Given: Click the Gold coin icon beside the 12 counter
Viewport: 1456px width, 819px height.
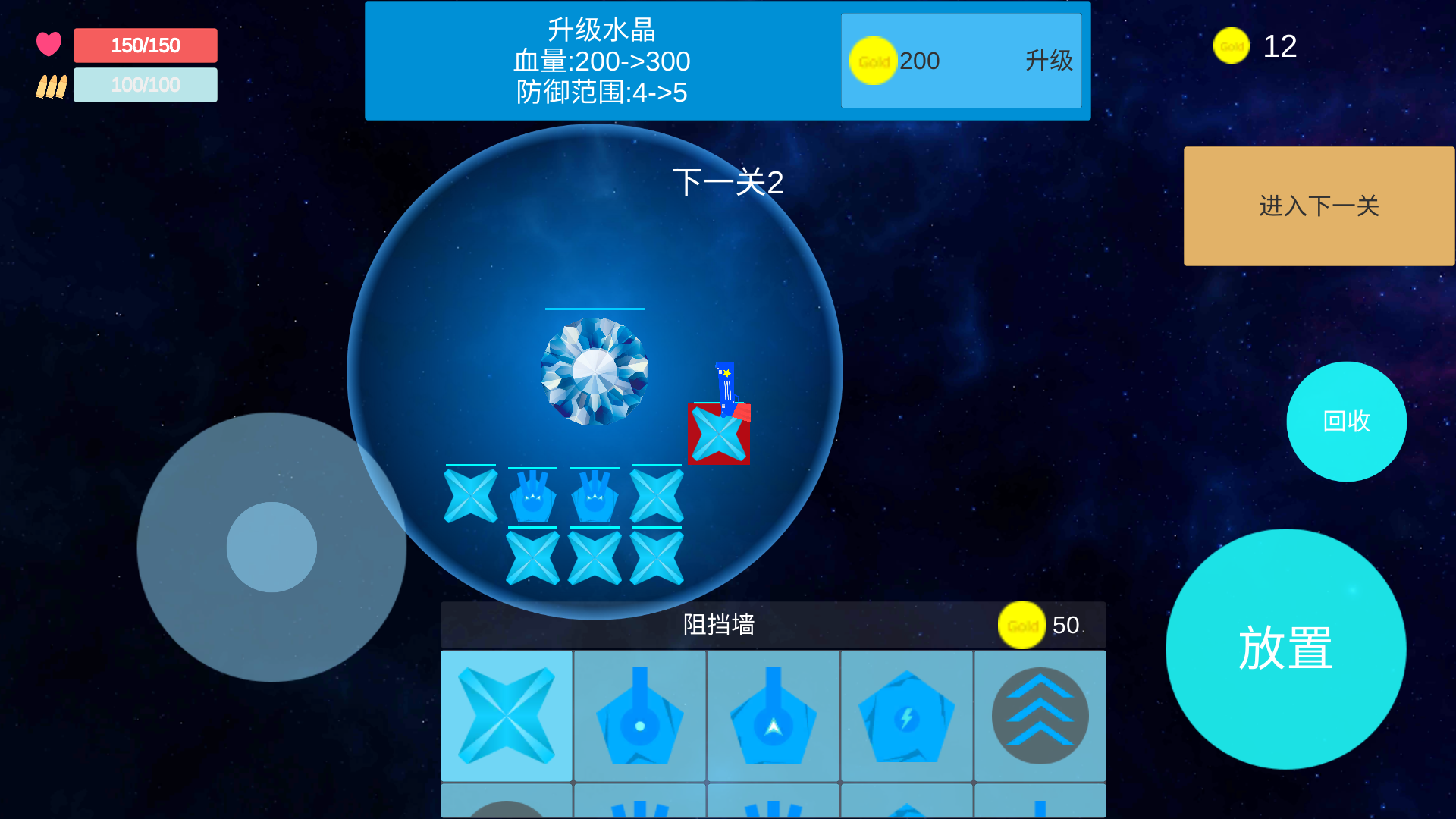Looking at the screenshot, I should (x=1231, y=45).
